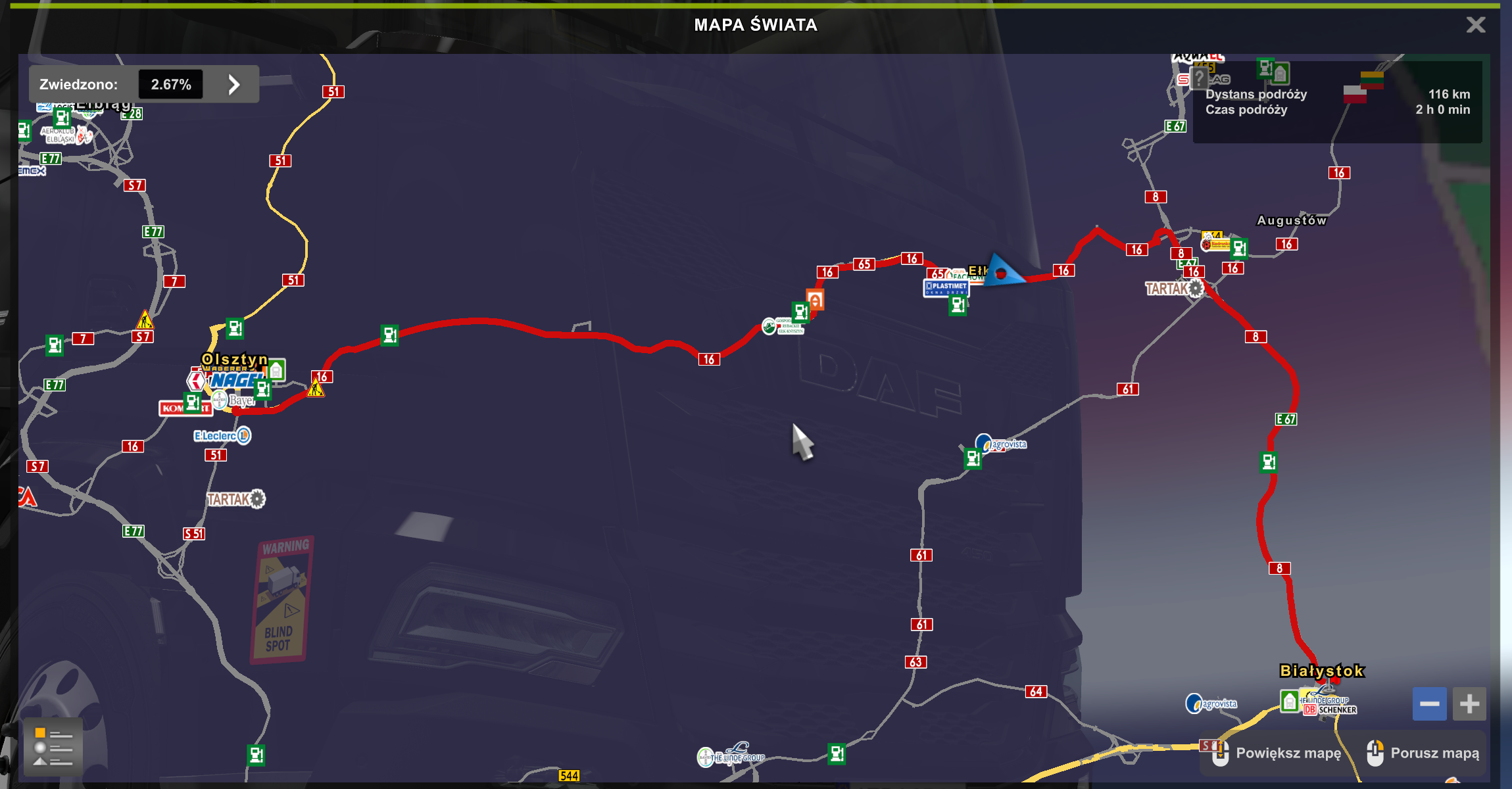Close the world map window

coord(1476,25)
